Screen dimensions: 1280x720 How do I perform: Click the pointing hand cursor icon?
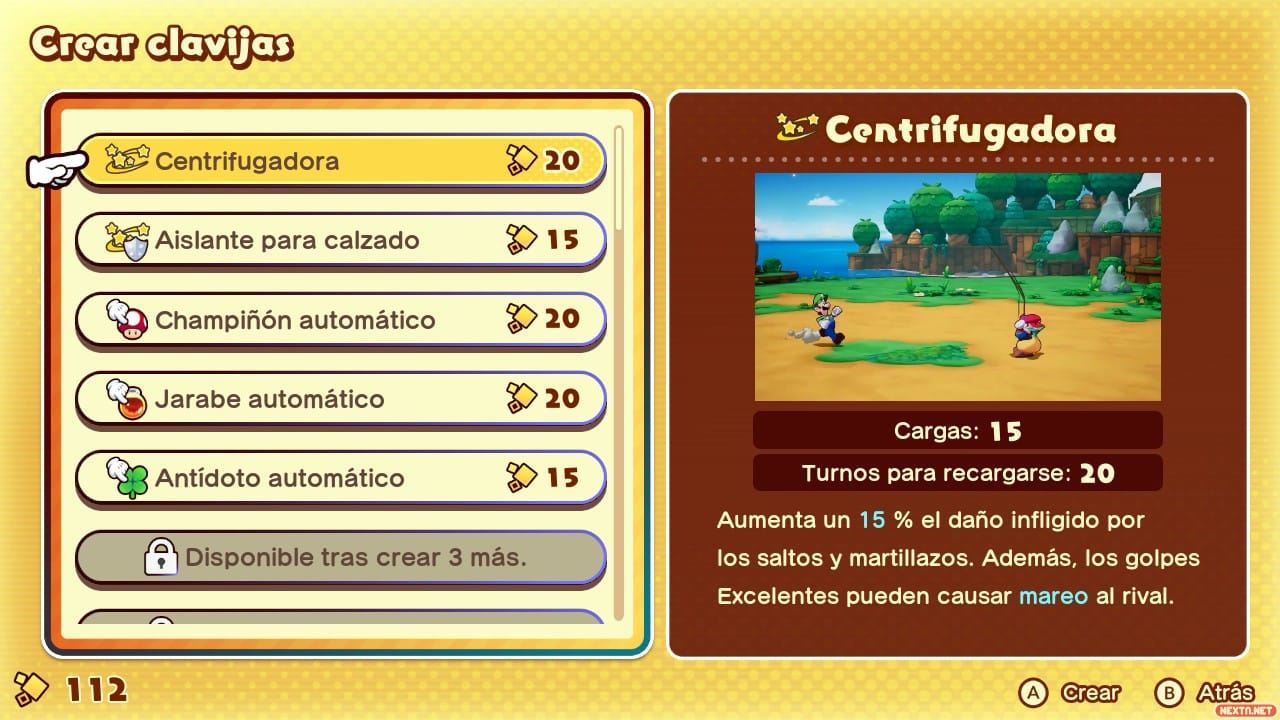pos(52,166)
